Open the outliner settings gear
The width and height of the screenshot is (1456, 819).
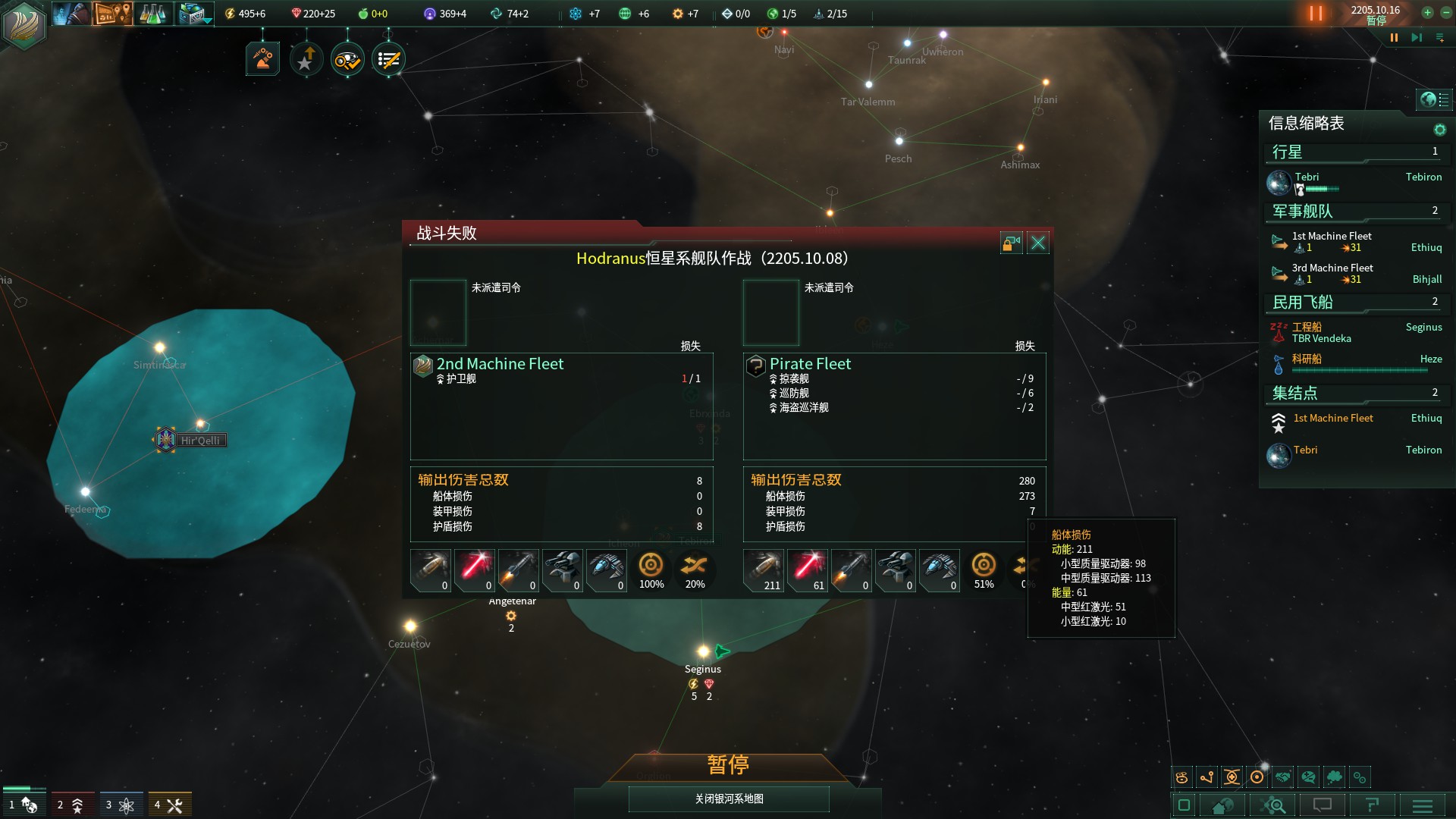pos(1440,129)
